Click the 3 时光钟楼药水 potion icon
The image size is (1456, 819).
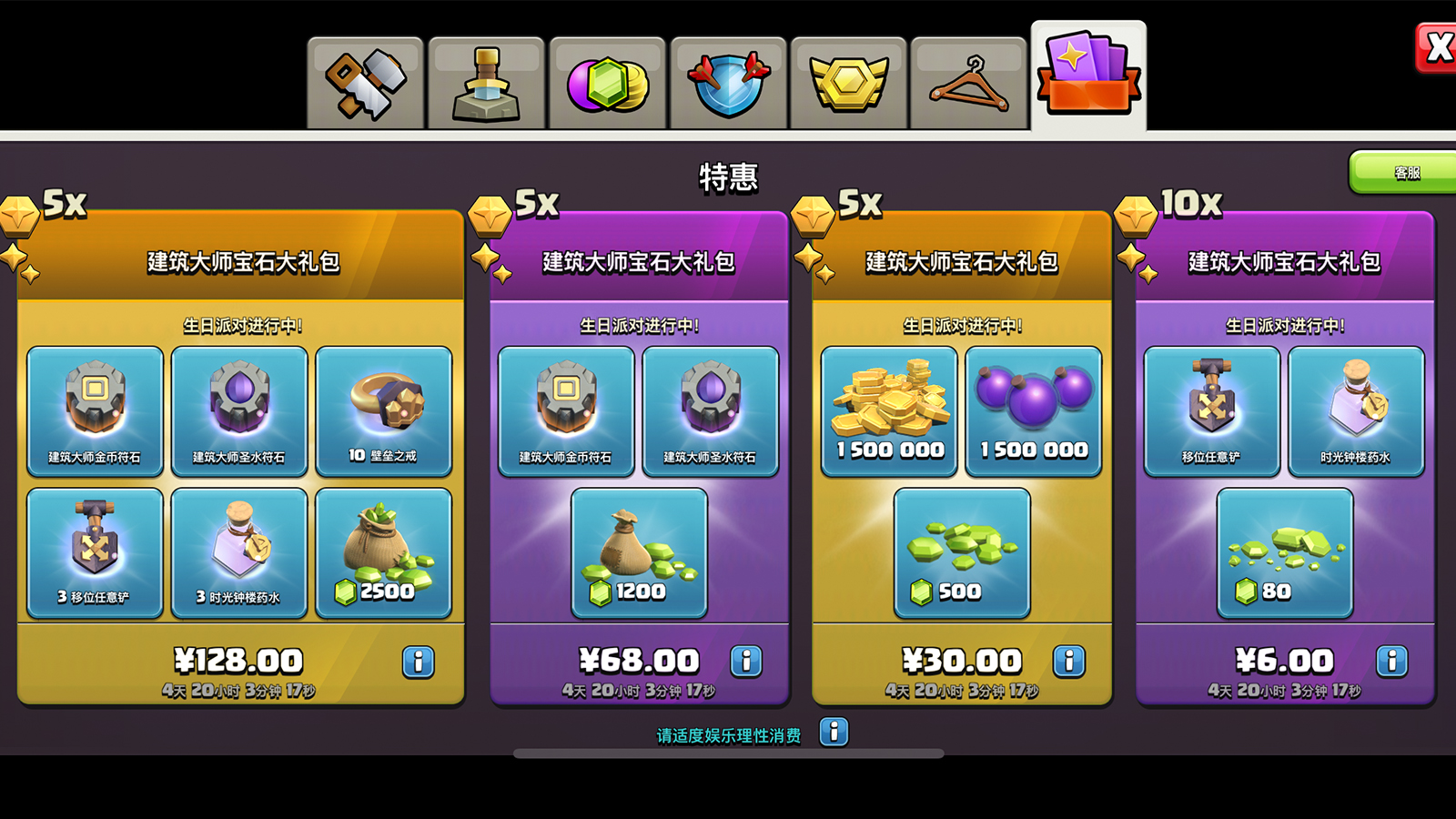(x=239, y=551)
